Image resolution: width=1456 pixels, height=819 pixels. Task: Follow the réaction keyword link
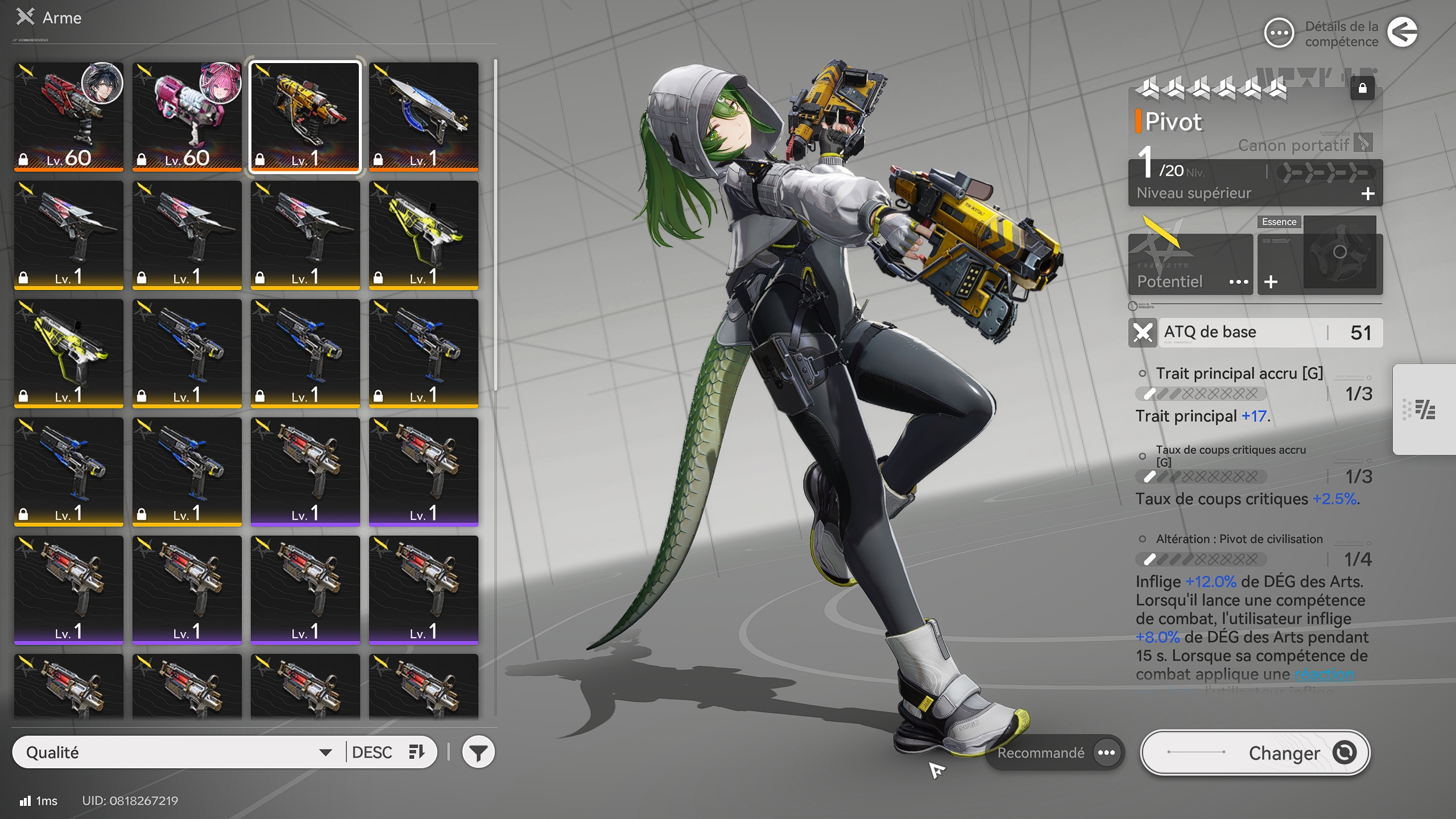click(x=1324, y=675)
